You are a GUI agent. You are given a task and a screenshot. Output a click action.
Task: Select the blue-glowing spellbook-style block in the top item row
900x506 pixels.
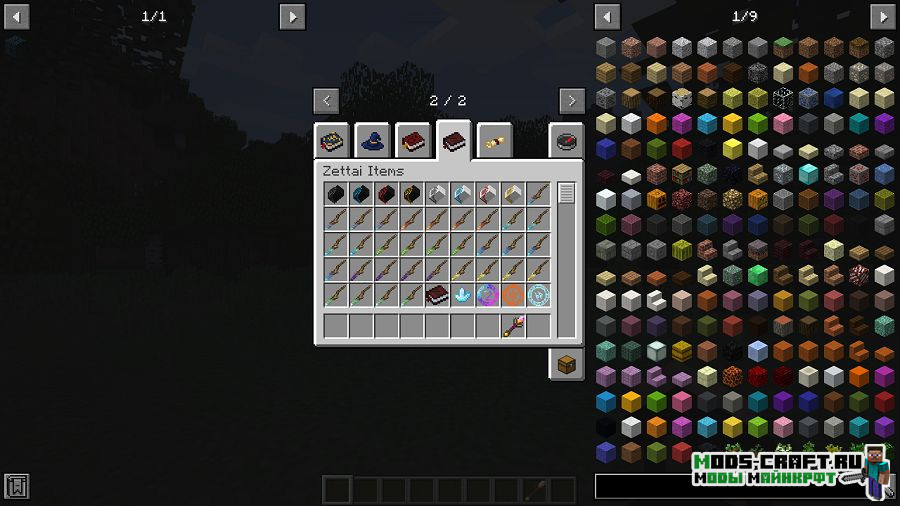[x=361, y=194]
